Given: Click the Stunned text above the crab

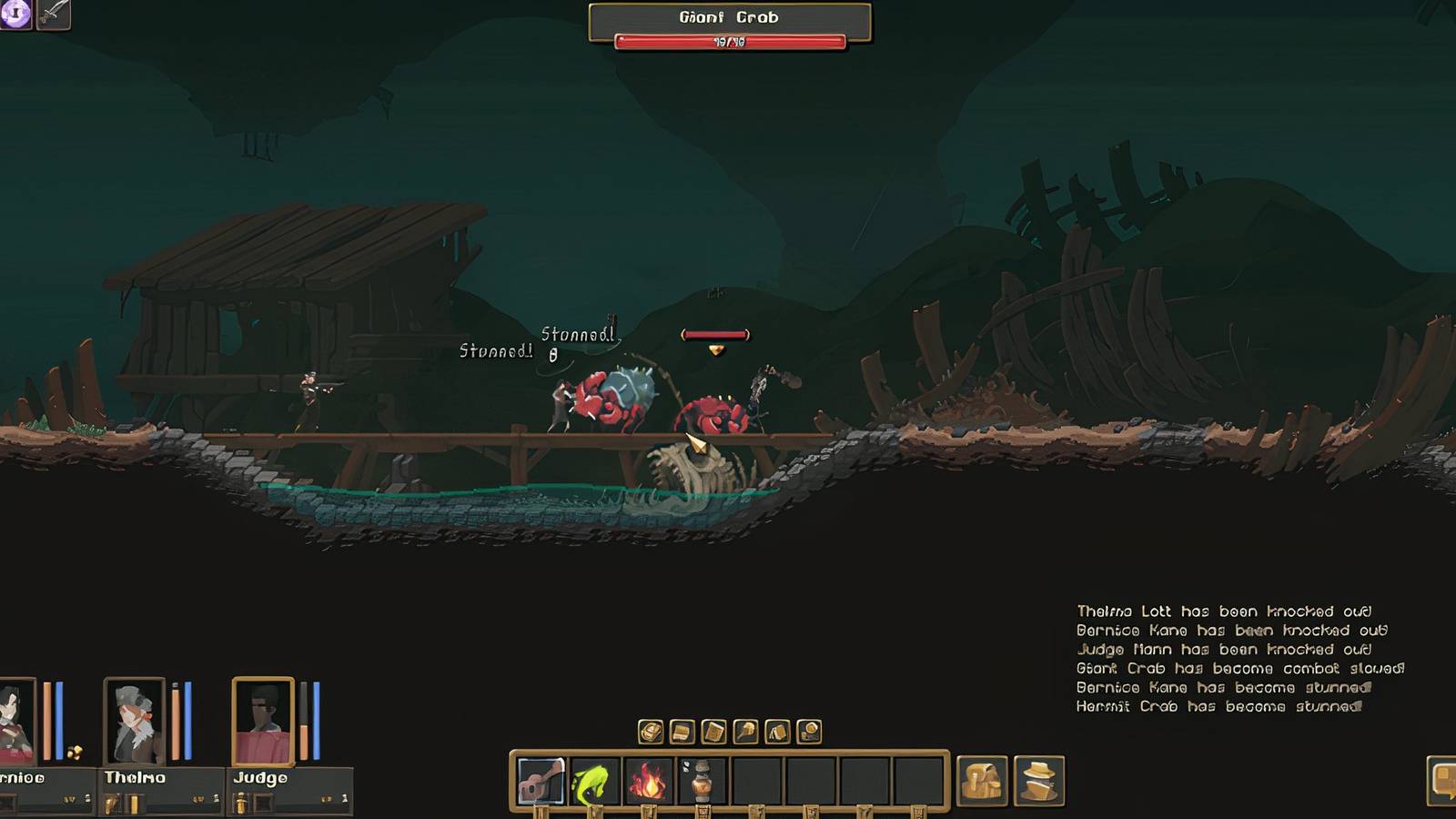Looking at the screenshot, I should click(x=577, y=333).
